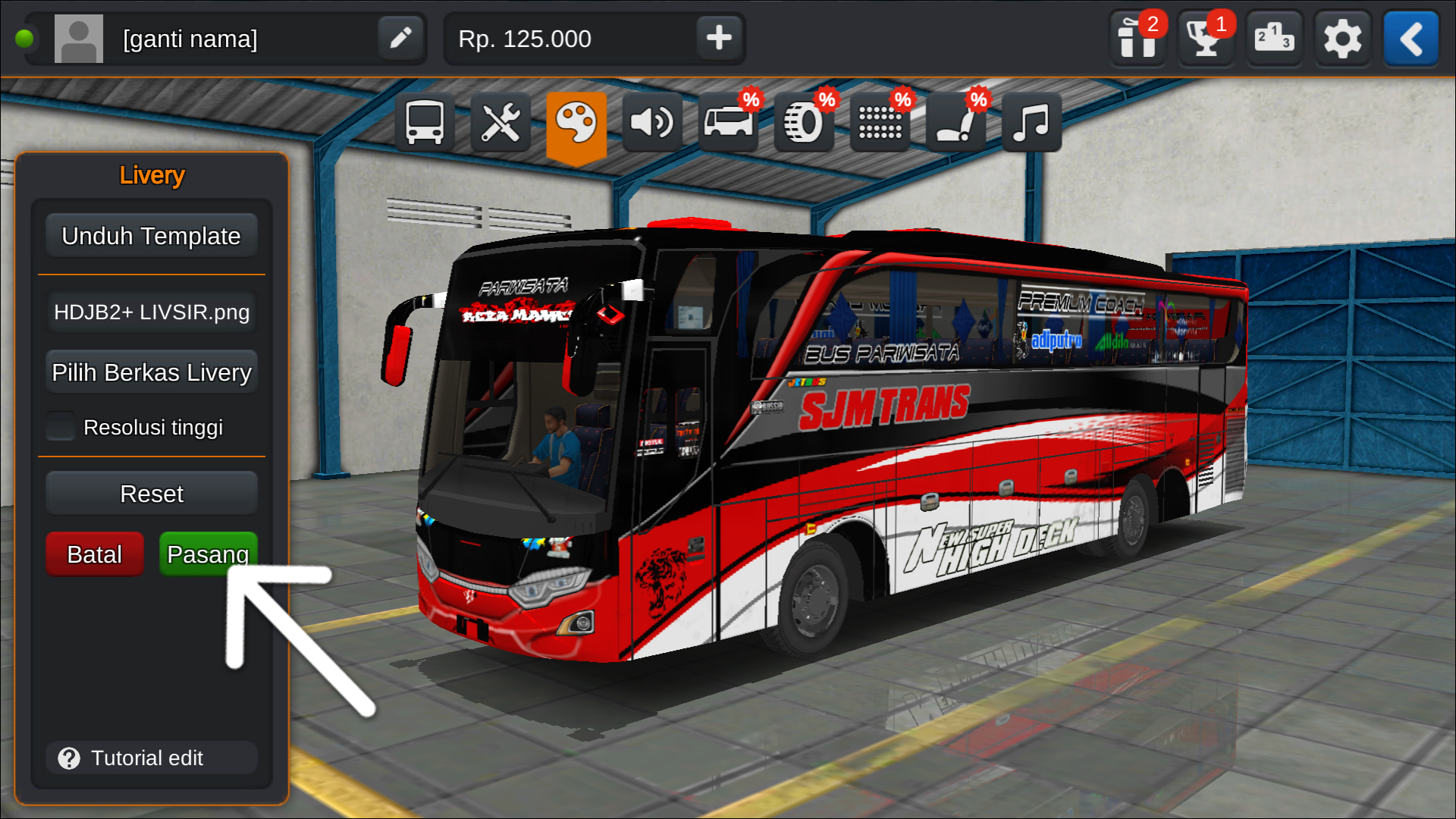1456x819 pixels.
Task: Open the palette livery editor
Action: pyautogui.click(x=576, y=121)
